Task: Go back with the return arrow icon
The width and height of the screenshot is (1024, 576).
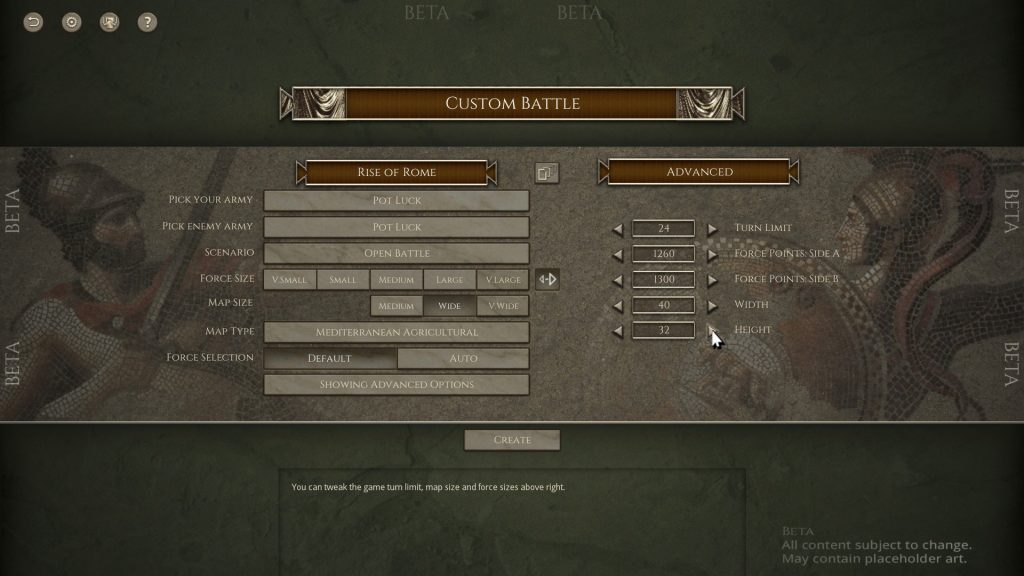Action: pyautogui.click(x=34, y=22)
